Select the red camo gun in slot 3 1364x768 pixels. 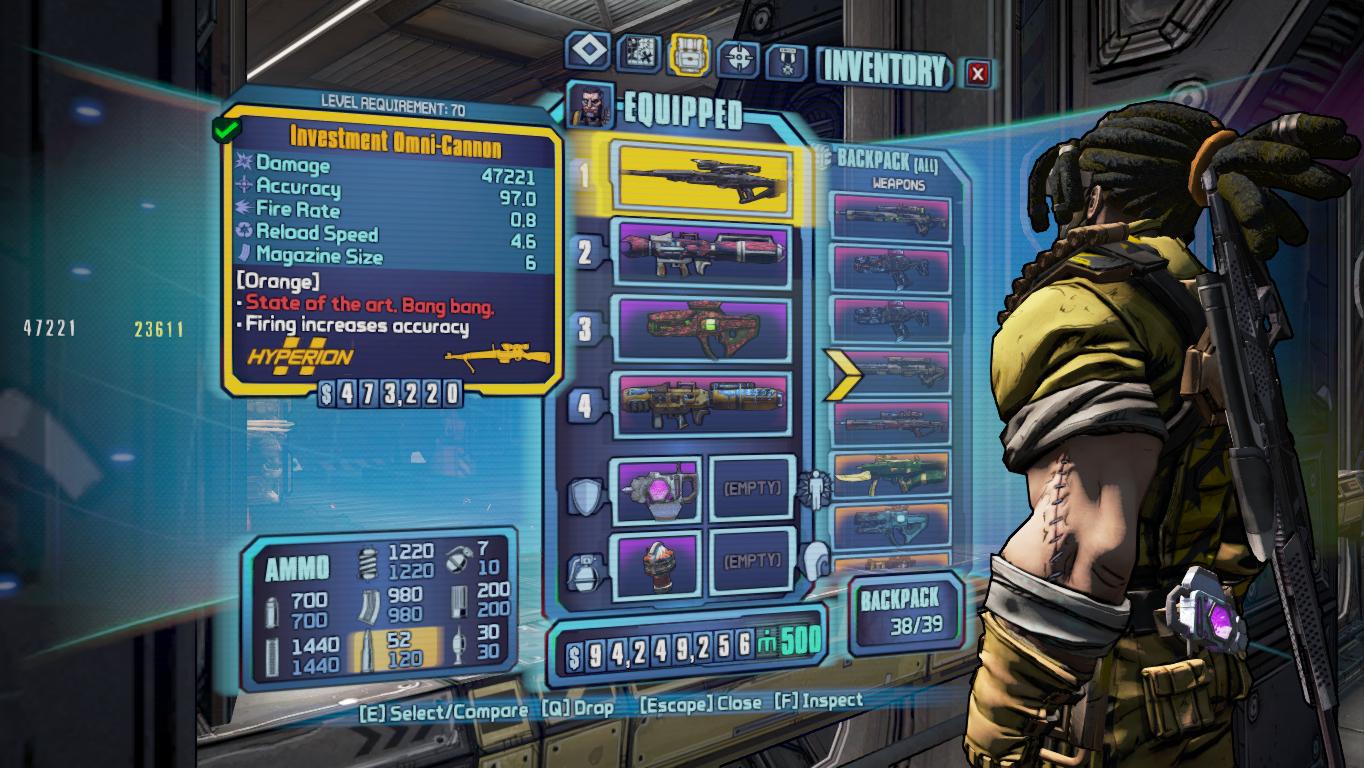click(705, 330)
